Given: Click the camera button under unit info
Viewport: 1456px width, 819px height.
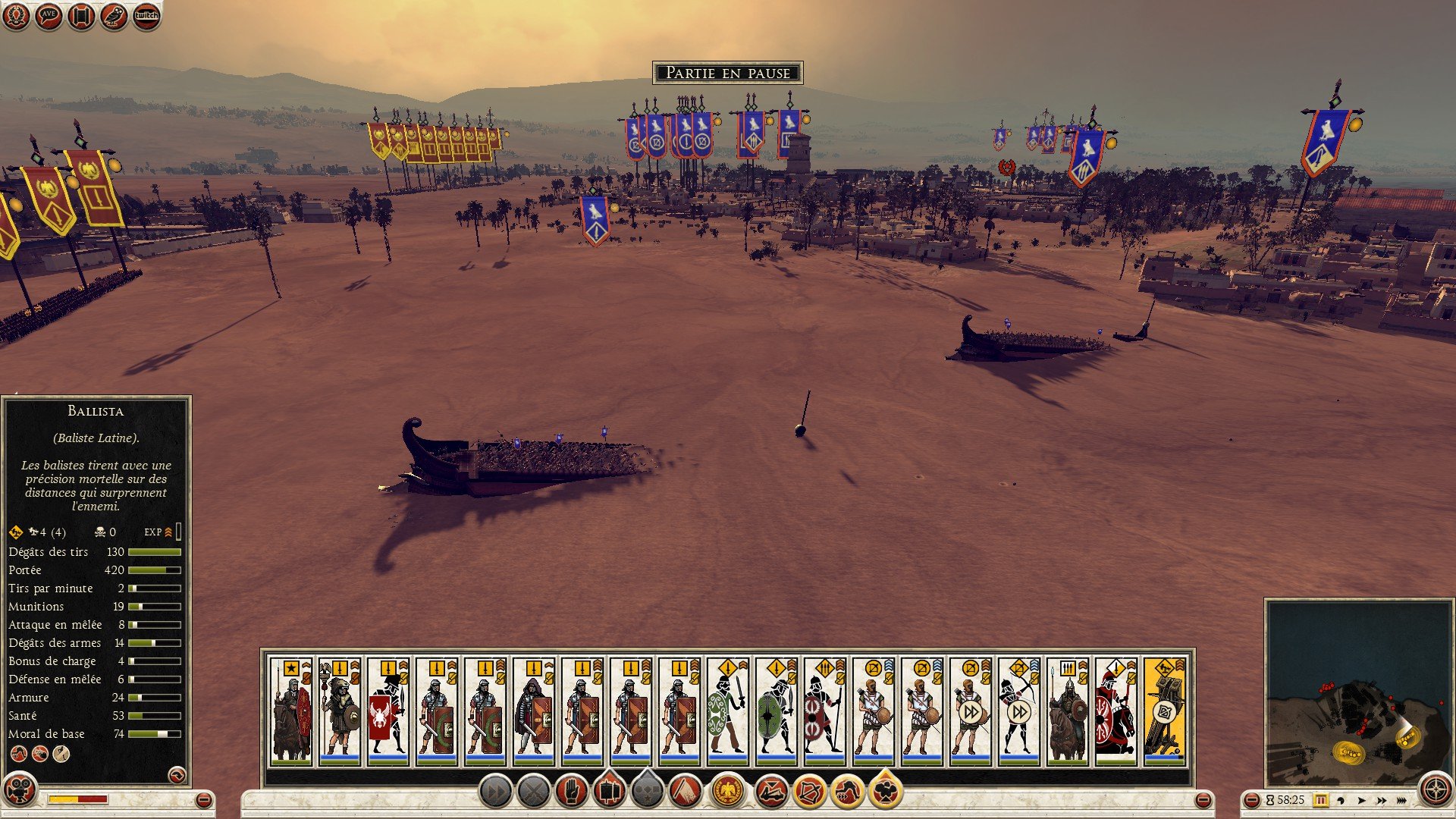Looking at the screenshot, I should (20, 790).
